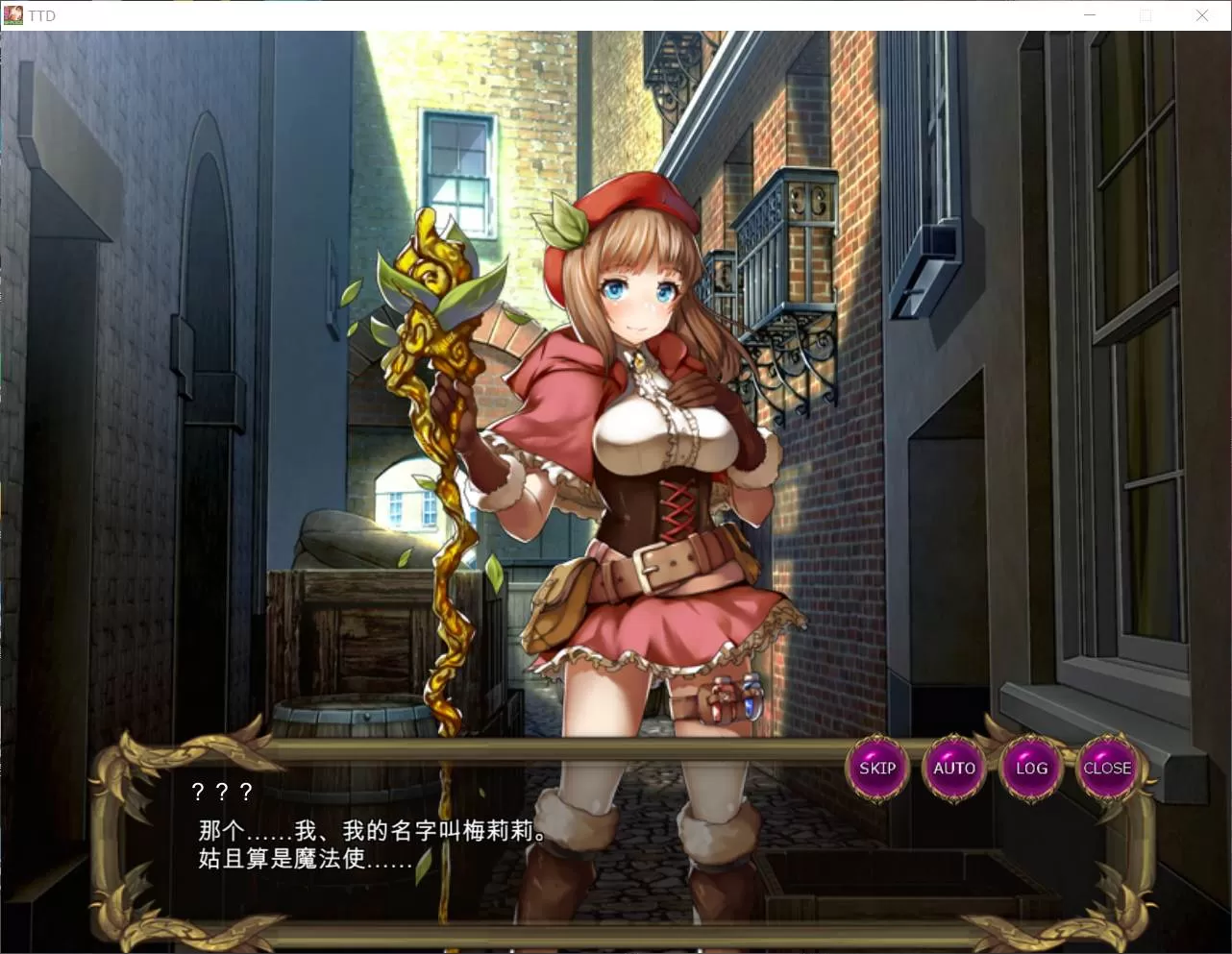Image resolution: width=1232 pixels, height=954 pixels.
Task: Open the LOG to review past dialogue
Action: (x=1030, y=768)
